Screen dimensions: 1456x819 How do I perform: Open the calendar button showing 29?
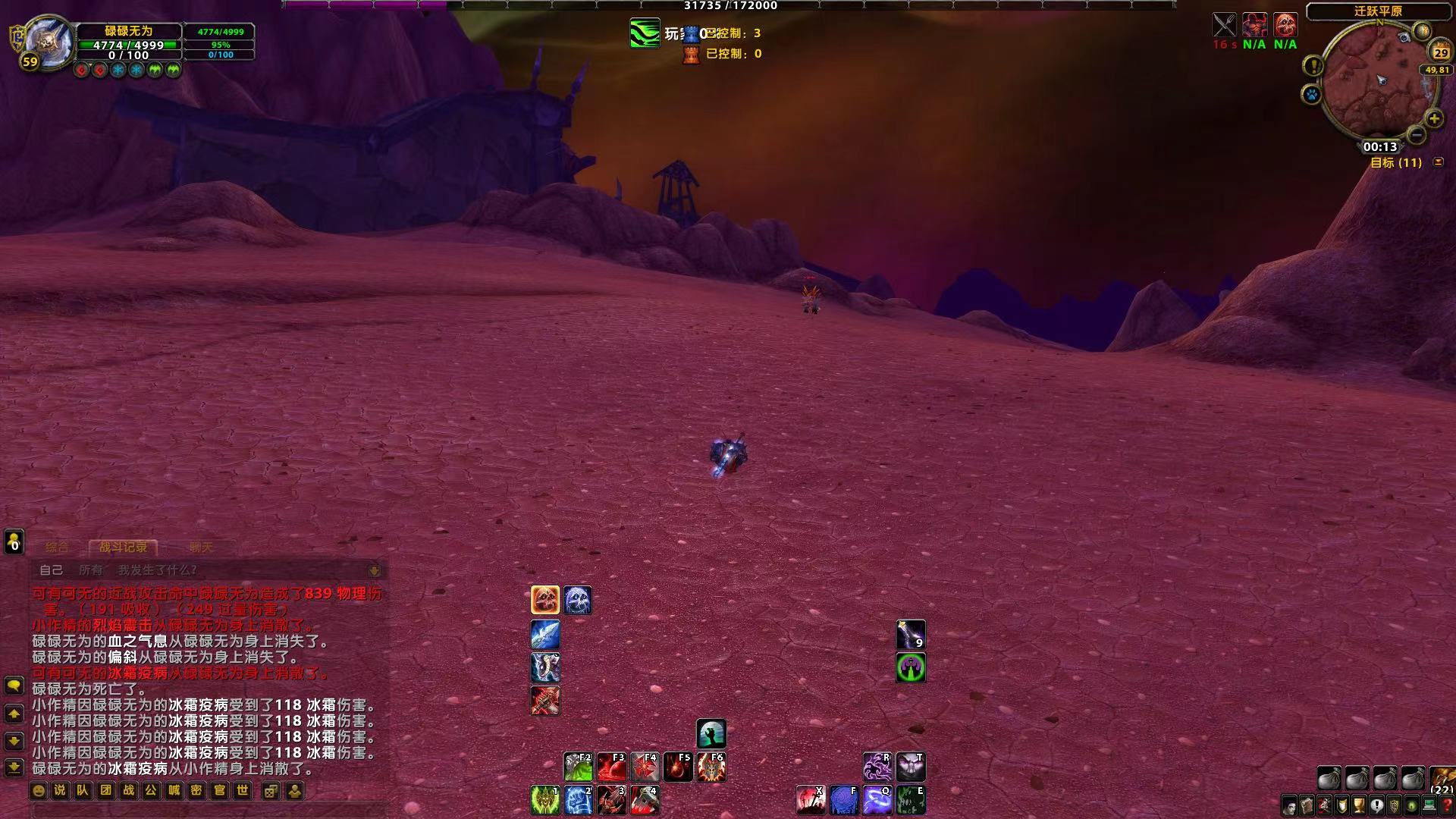(1441, 52)
